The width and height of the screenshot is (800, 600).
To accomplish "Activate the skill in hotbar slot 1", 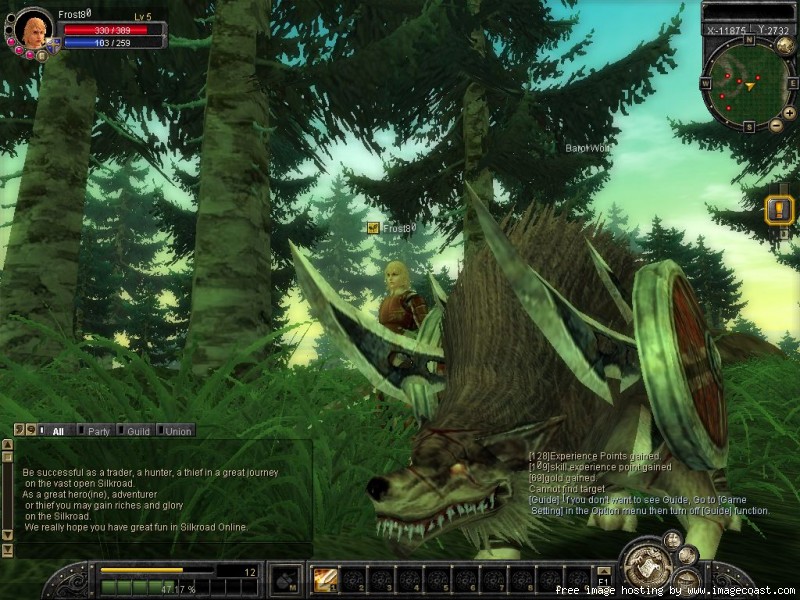I will click(324, 579).
